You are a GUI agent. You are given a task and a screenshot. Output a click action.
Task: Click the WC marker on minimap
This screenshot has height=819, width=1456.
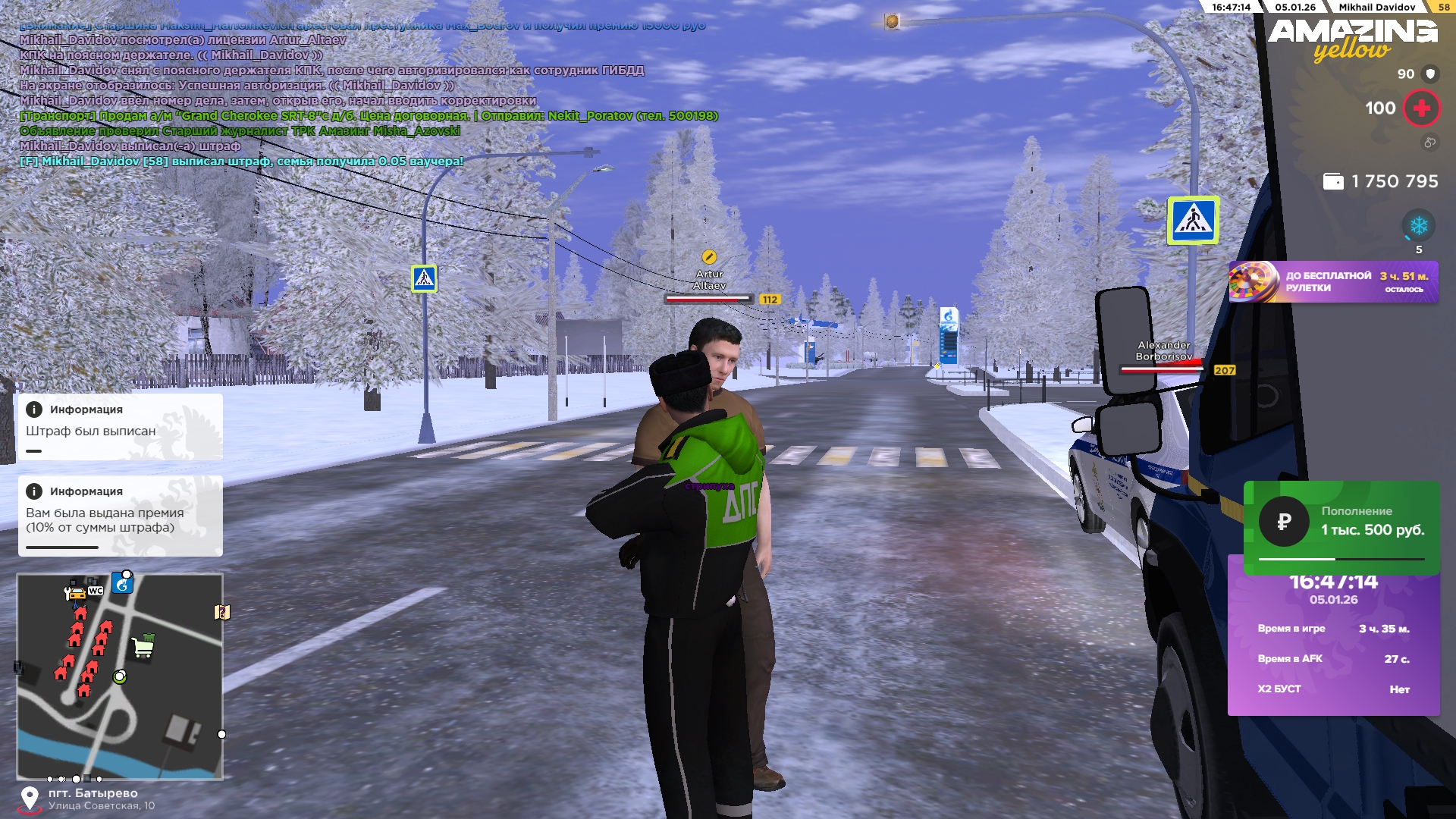pyautogui.click(x=96, y=591)
